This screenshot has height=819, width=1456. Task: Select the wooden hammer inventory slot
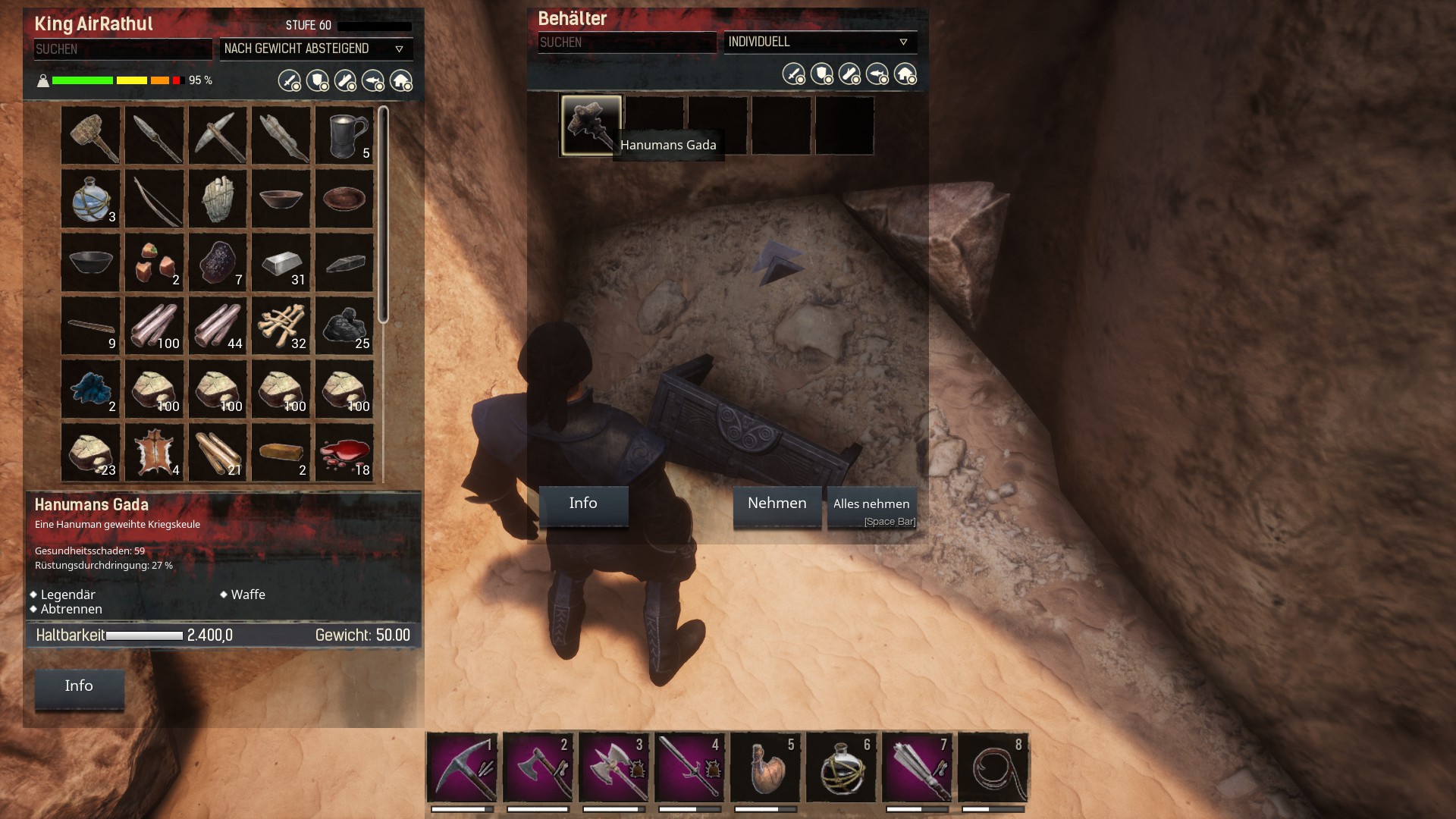point(91,136)
